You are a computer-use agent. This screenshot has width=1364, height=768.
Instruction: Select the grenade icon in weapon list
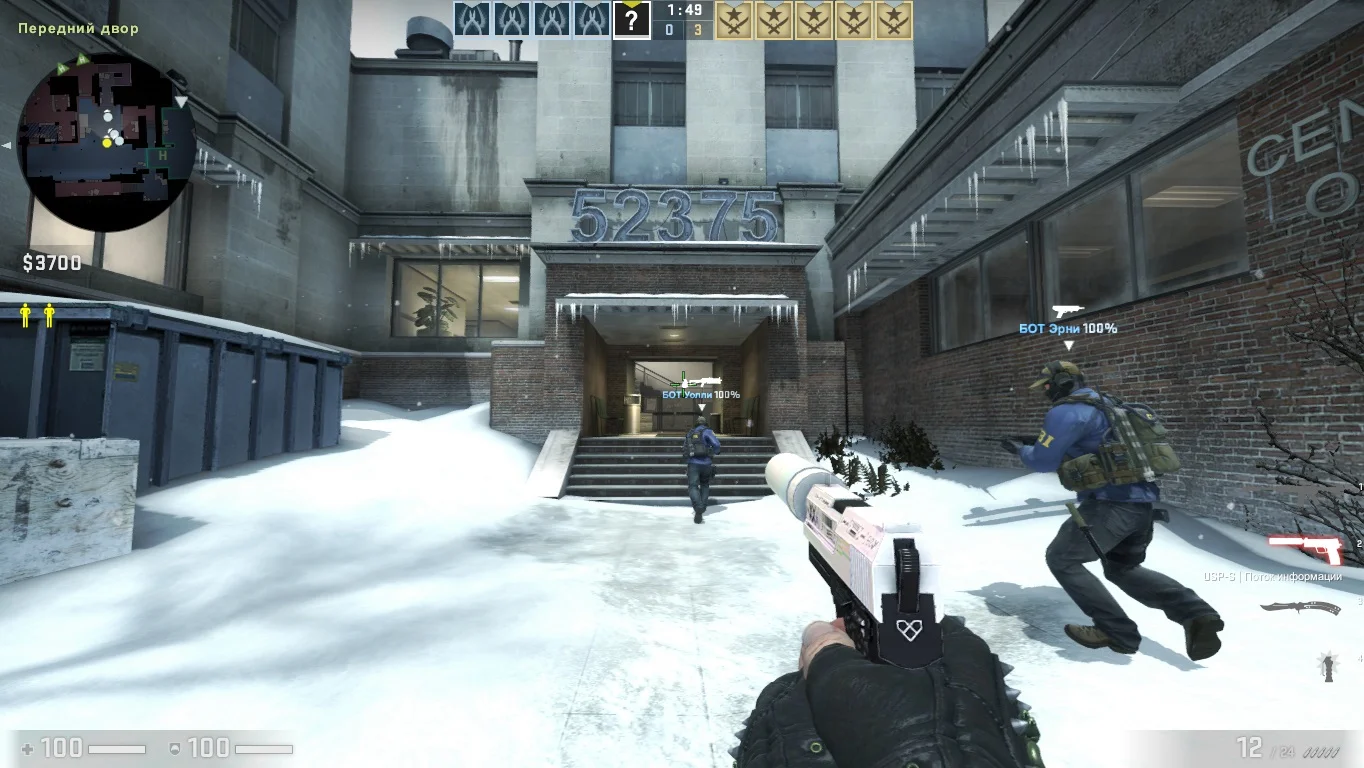(x=1328, y=665)
